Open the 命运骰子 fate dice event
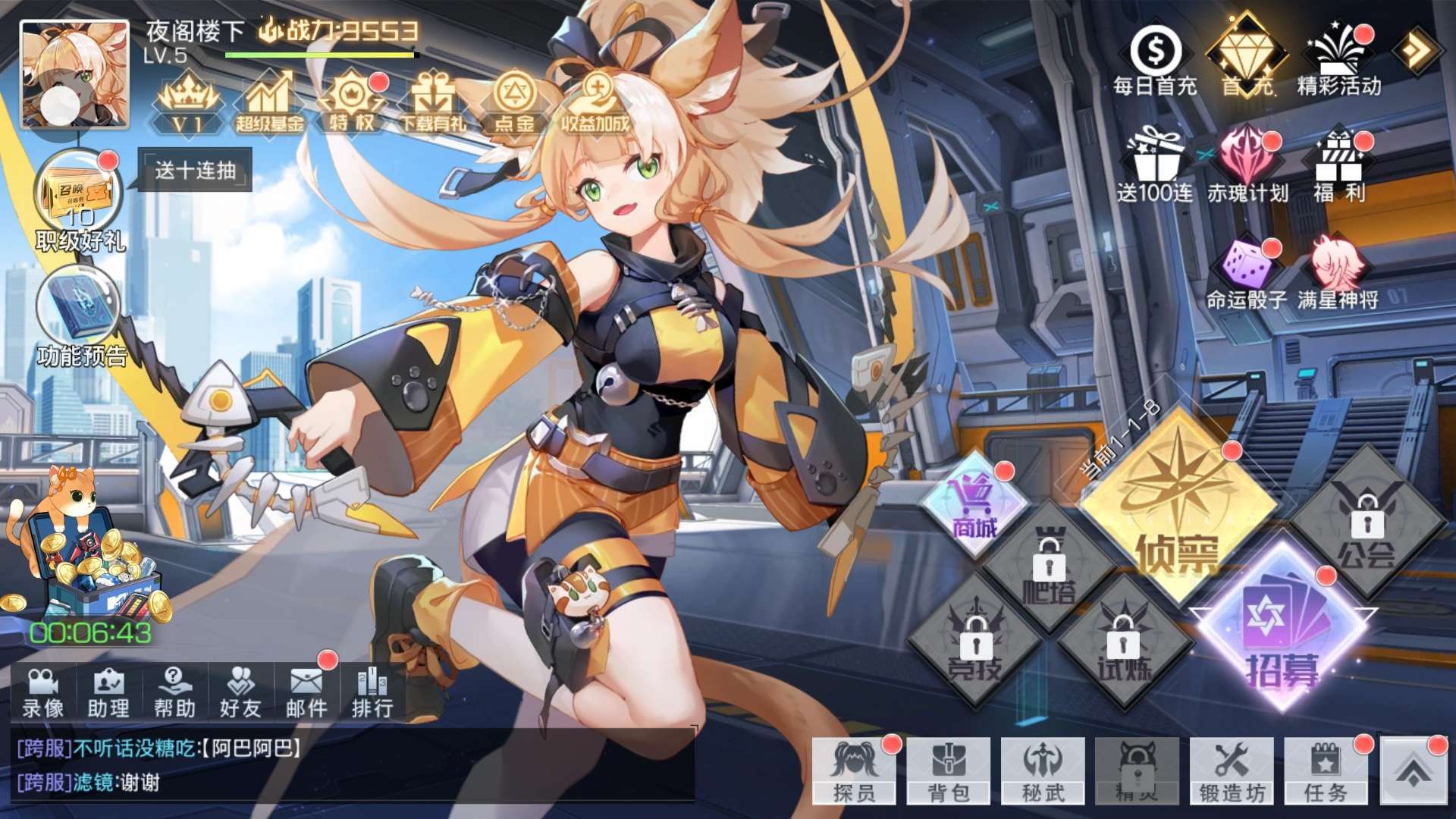The image size is (1456, 819). [1247, 275]
